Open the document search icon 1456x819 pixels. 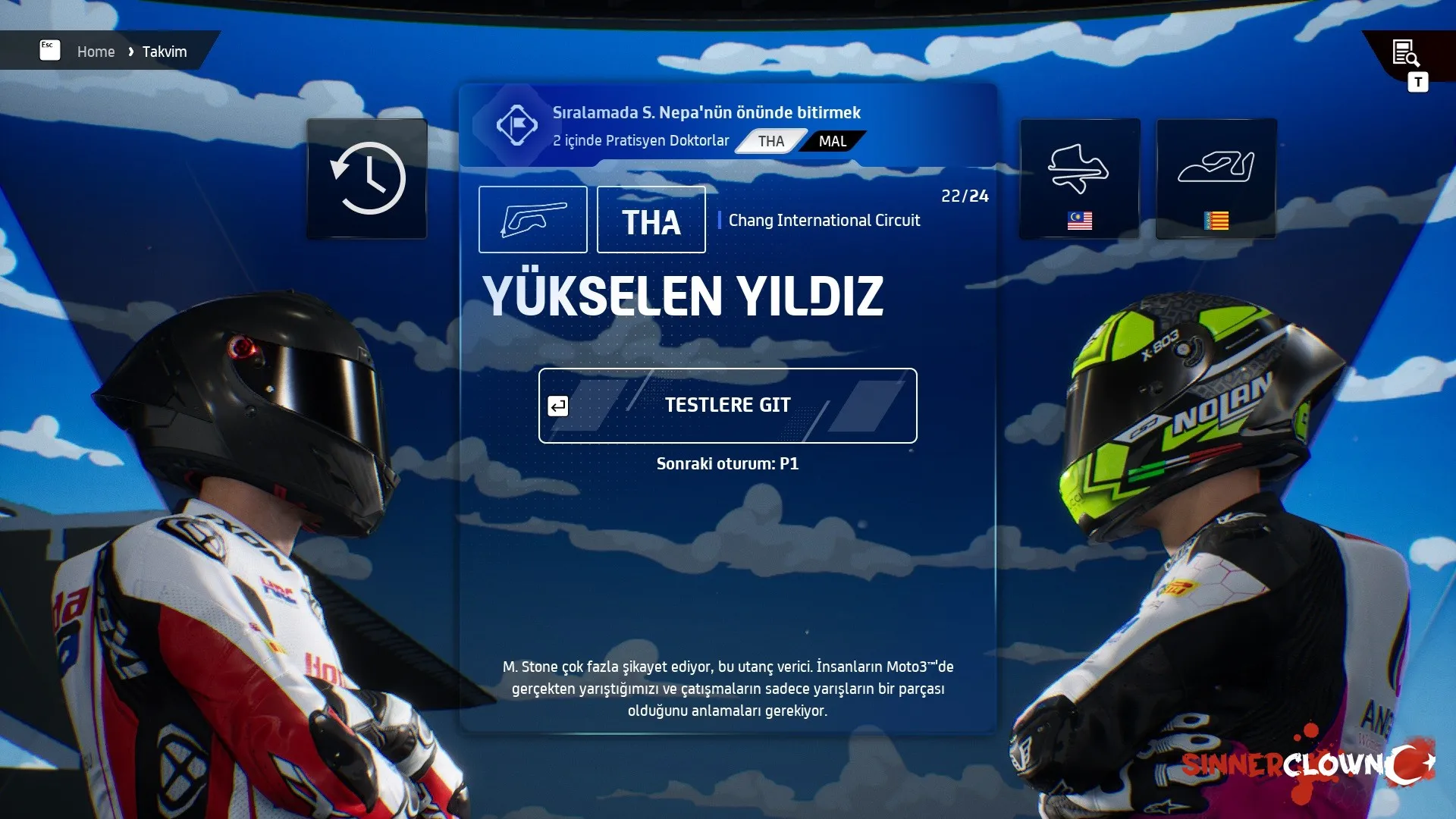pyautogui.click(x=1405, y=53)
